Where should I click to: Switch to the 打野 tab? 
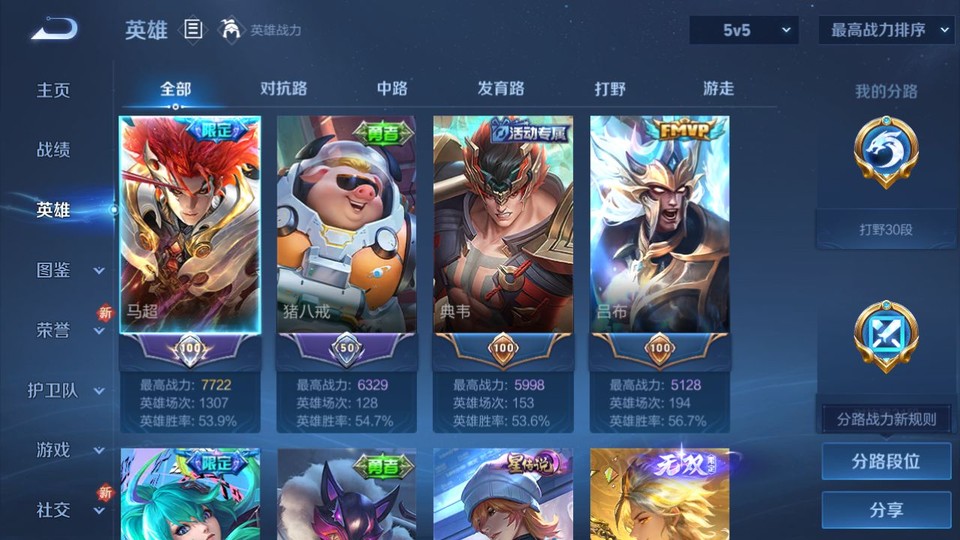[610, 88]
